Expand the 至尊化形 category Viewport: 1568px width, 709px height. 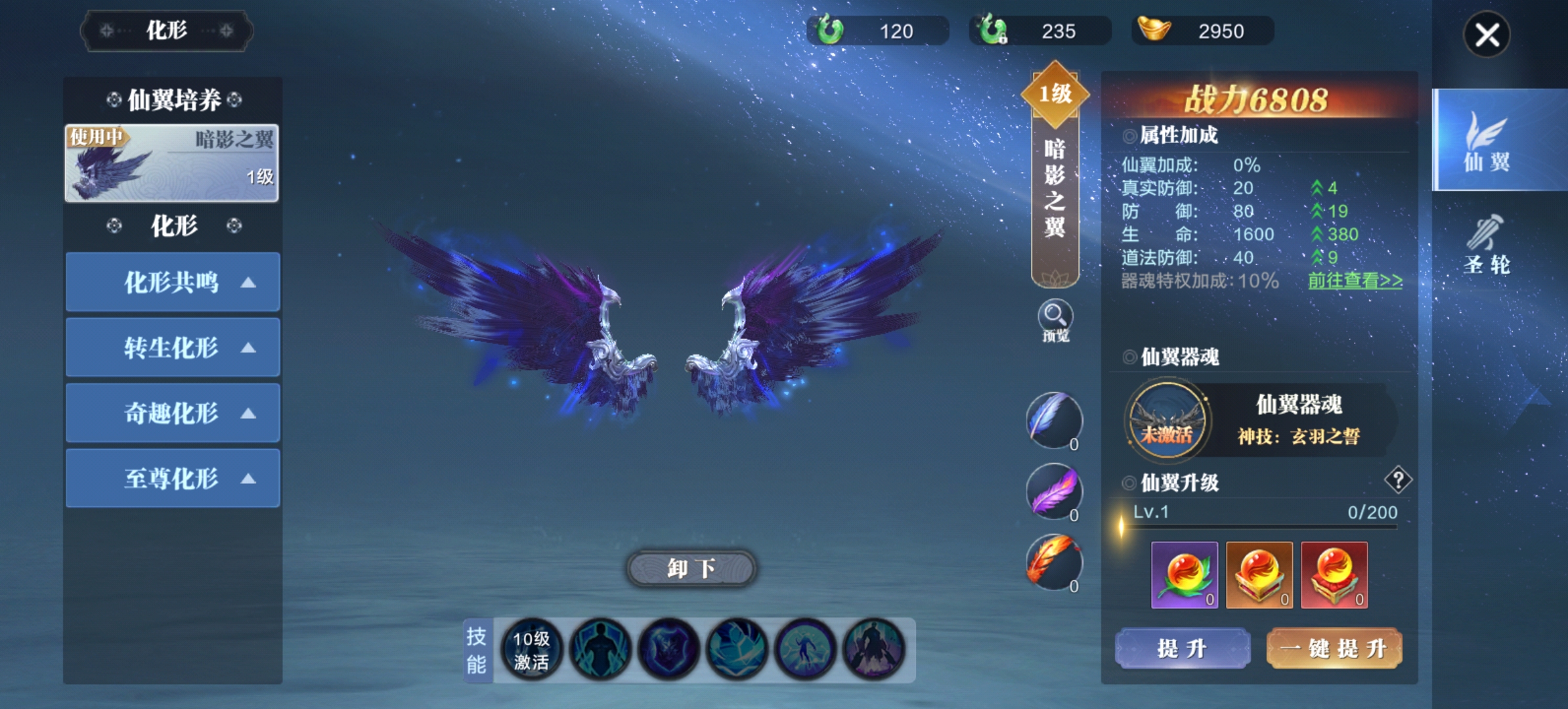pos(173,479)
